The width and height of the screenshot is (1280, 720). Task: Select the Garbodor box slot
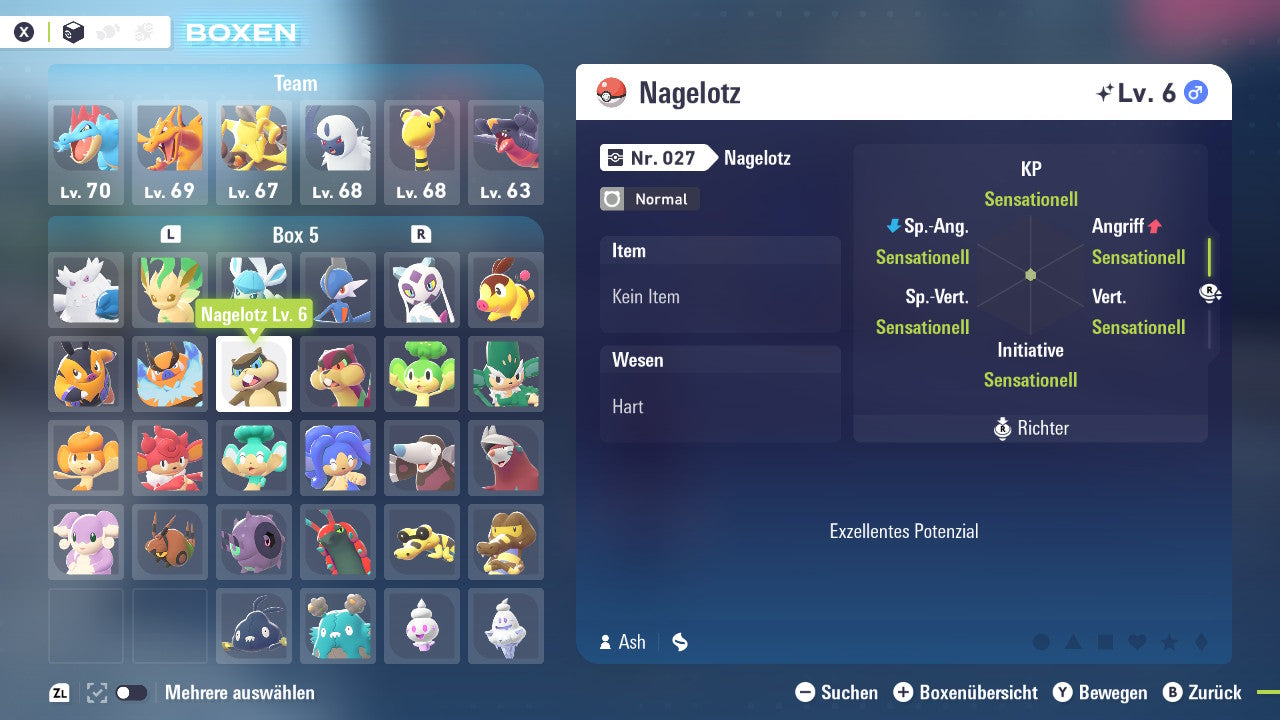pos(338,626)
